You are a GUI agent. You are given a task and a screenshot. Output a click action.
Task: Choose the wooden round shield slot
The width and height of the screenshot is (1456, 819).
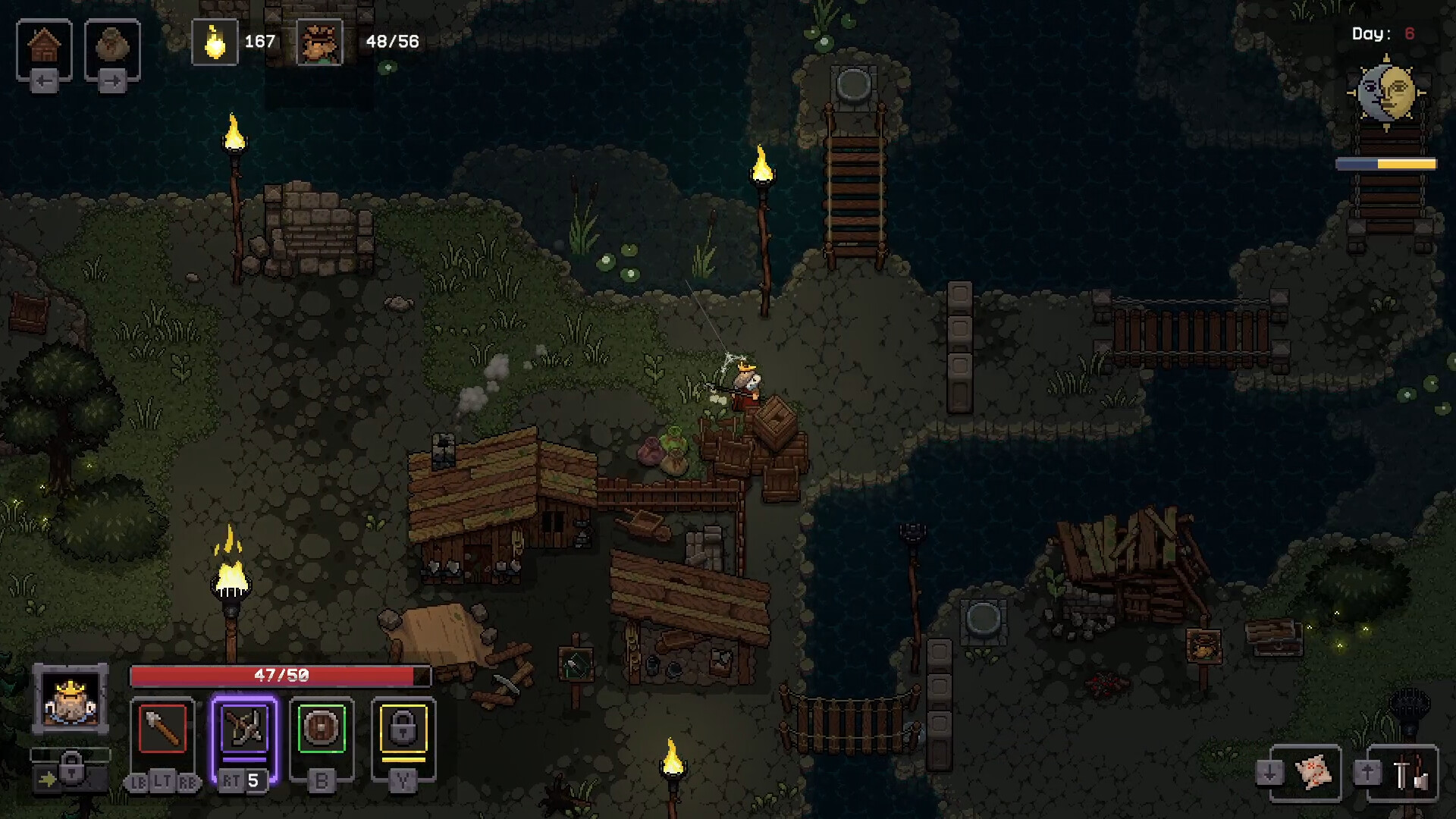coord(322,730)
